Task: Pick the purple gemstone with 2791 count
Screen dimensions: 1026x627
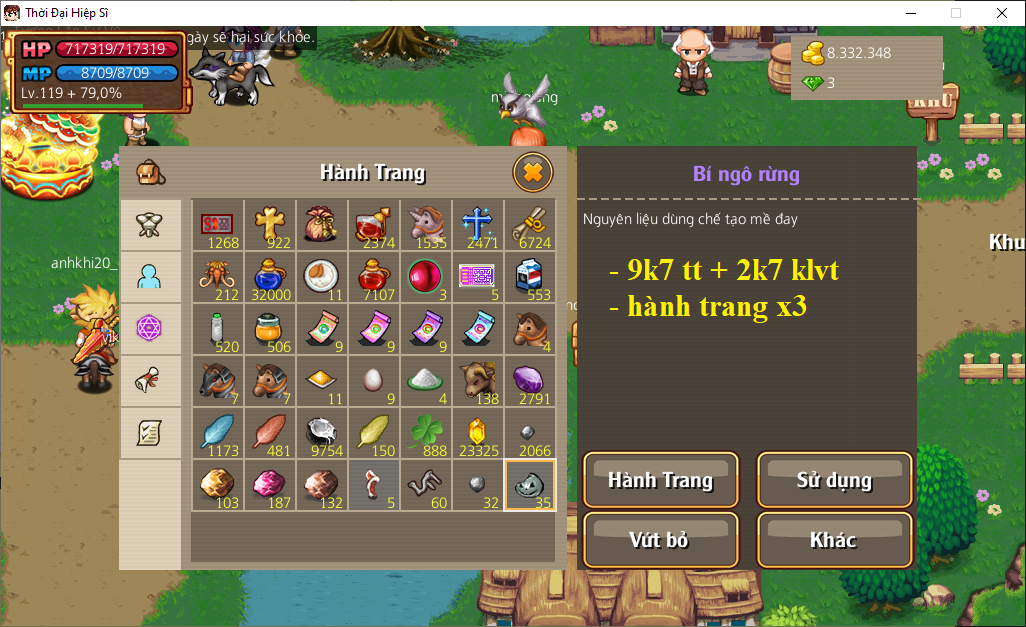Action: [530, 381]
